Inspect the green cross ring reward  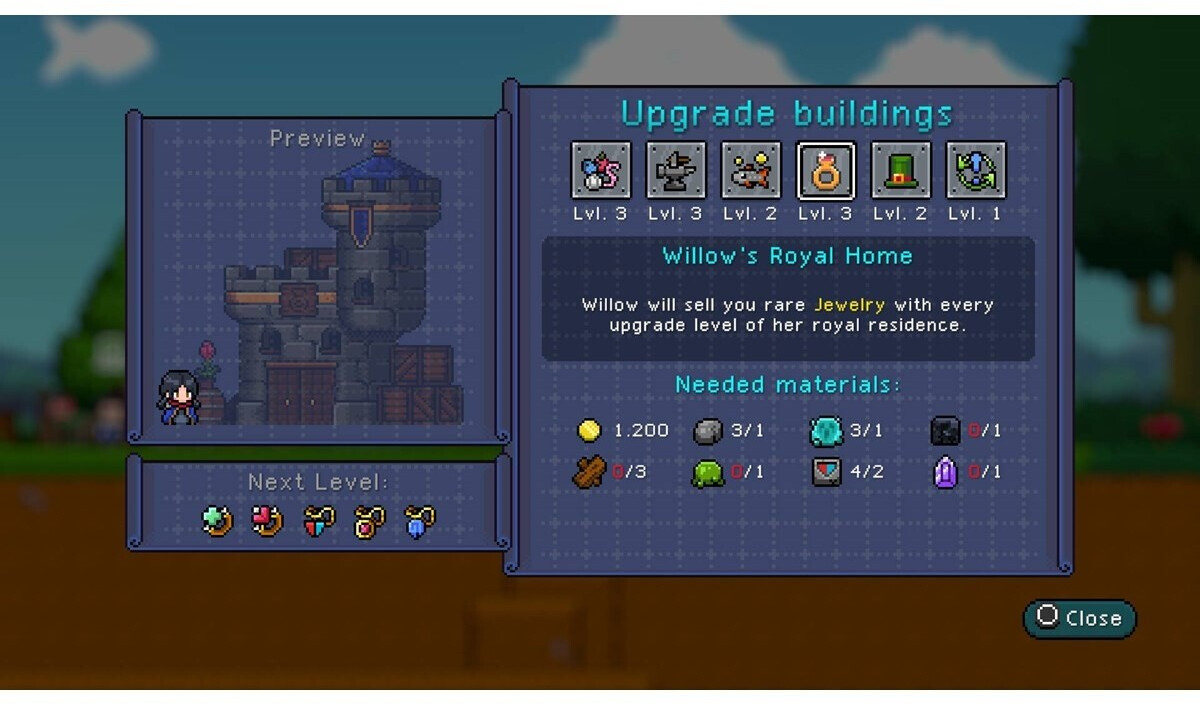[x=217, y=521]
